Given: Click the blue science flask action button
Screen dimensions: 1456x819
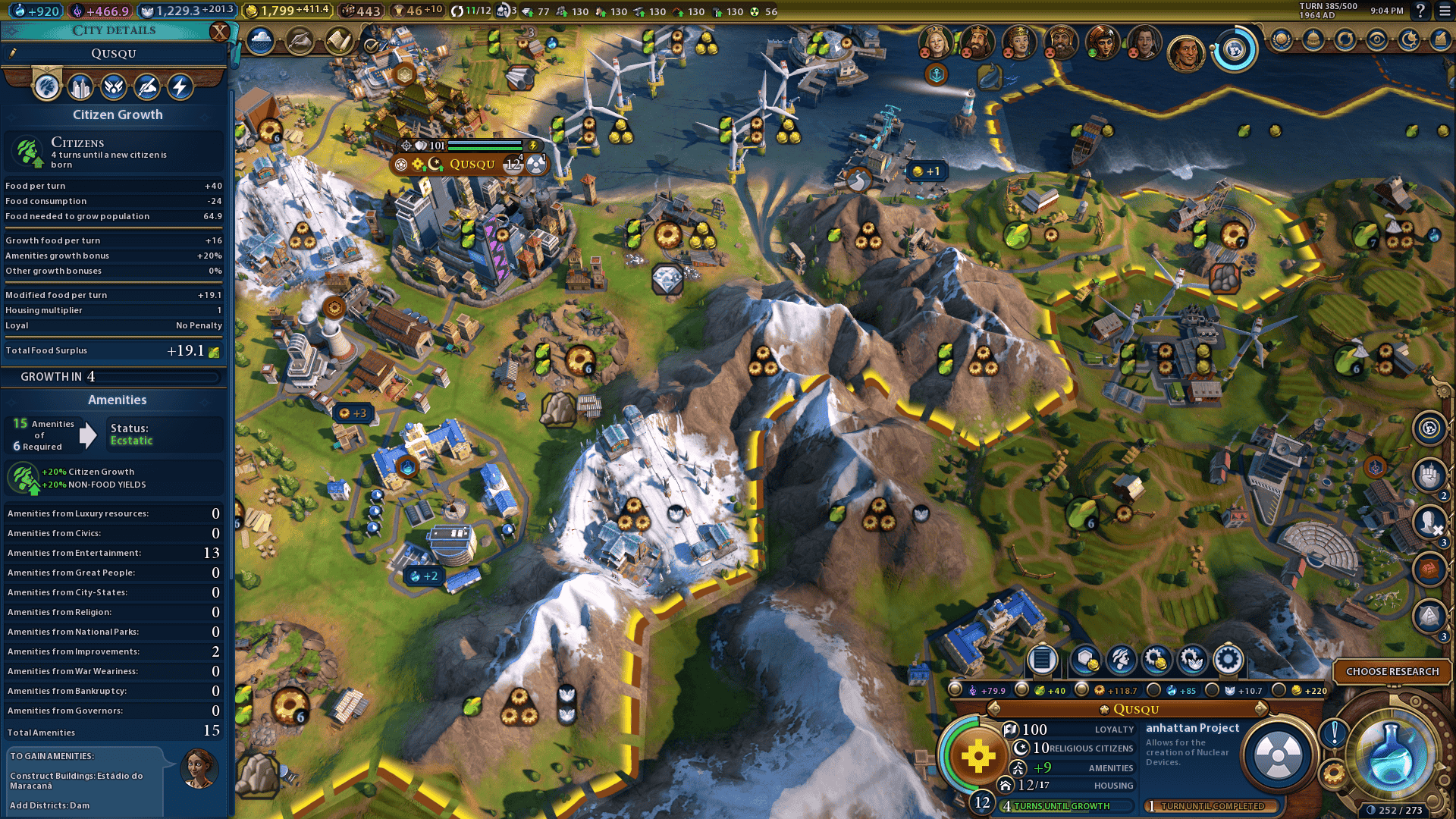Looking at the screenshot, I should click(1391, 755).
